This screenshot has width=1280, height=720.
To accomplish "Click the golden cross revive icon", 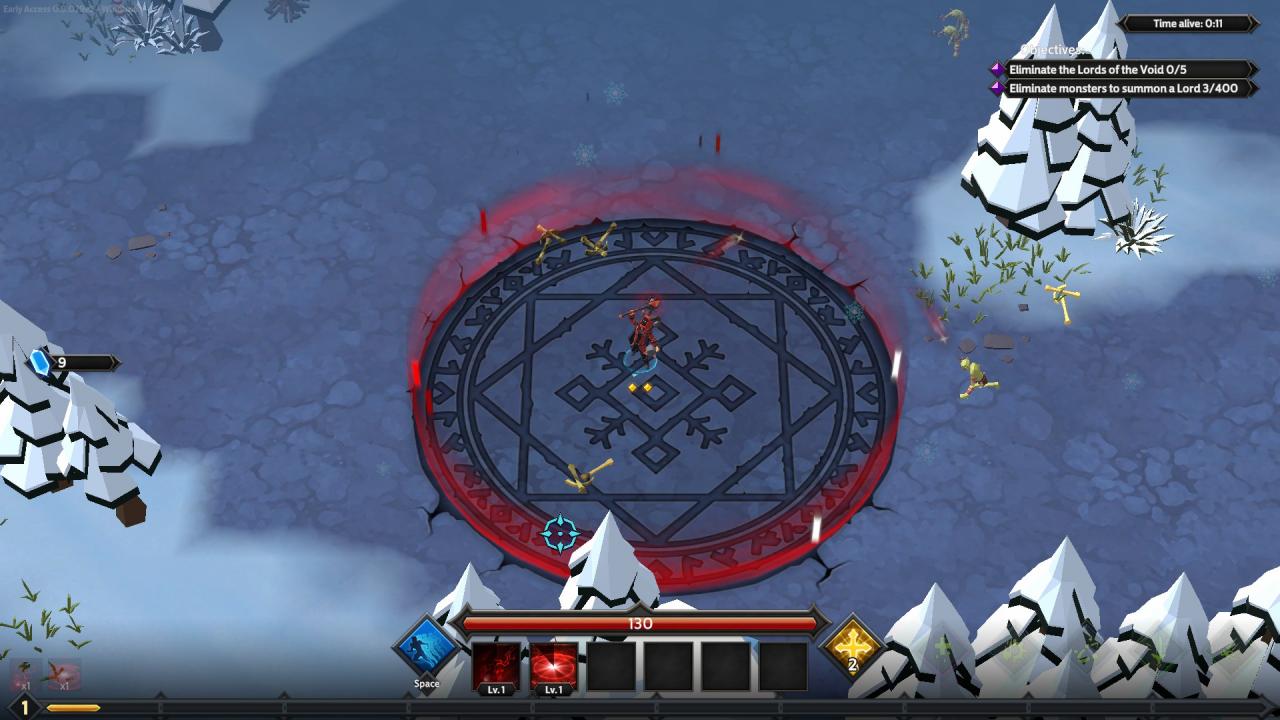I will pyautogui.click(x=853, y=645).
